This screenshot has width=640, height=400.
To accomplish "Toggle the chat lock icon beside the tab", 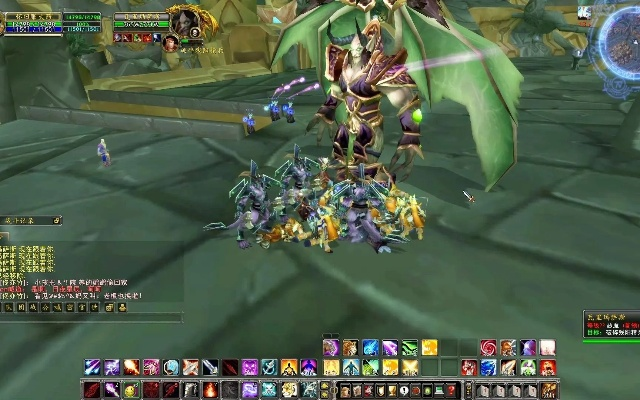I will [x=57, y=220].
